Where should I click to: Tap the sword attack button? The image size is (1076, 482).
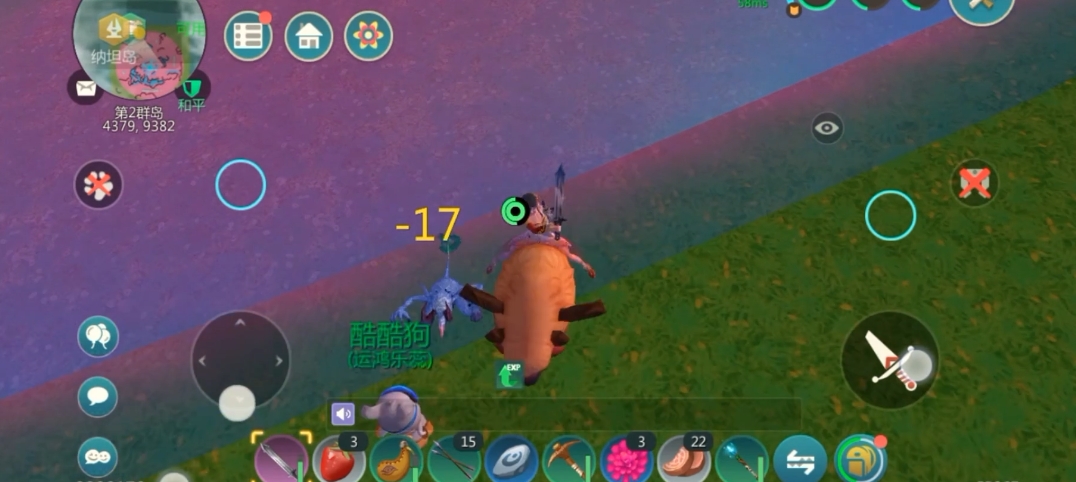889,360
